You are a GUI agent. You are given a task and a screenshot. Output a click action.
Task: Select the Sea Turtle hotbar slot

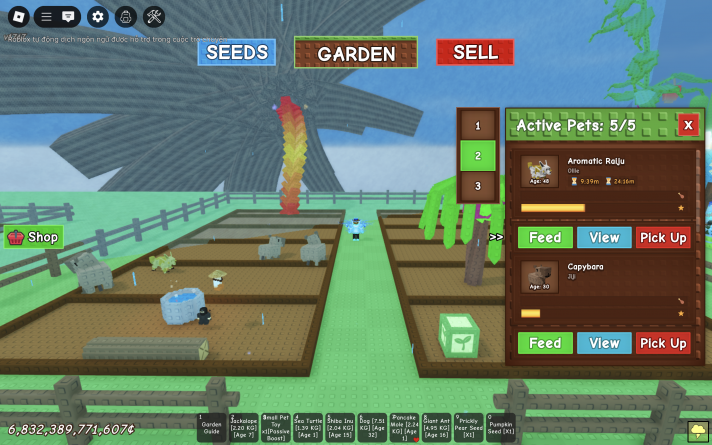pyautogui.click(x=308, y=428)
